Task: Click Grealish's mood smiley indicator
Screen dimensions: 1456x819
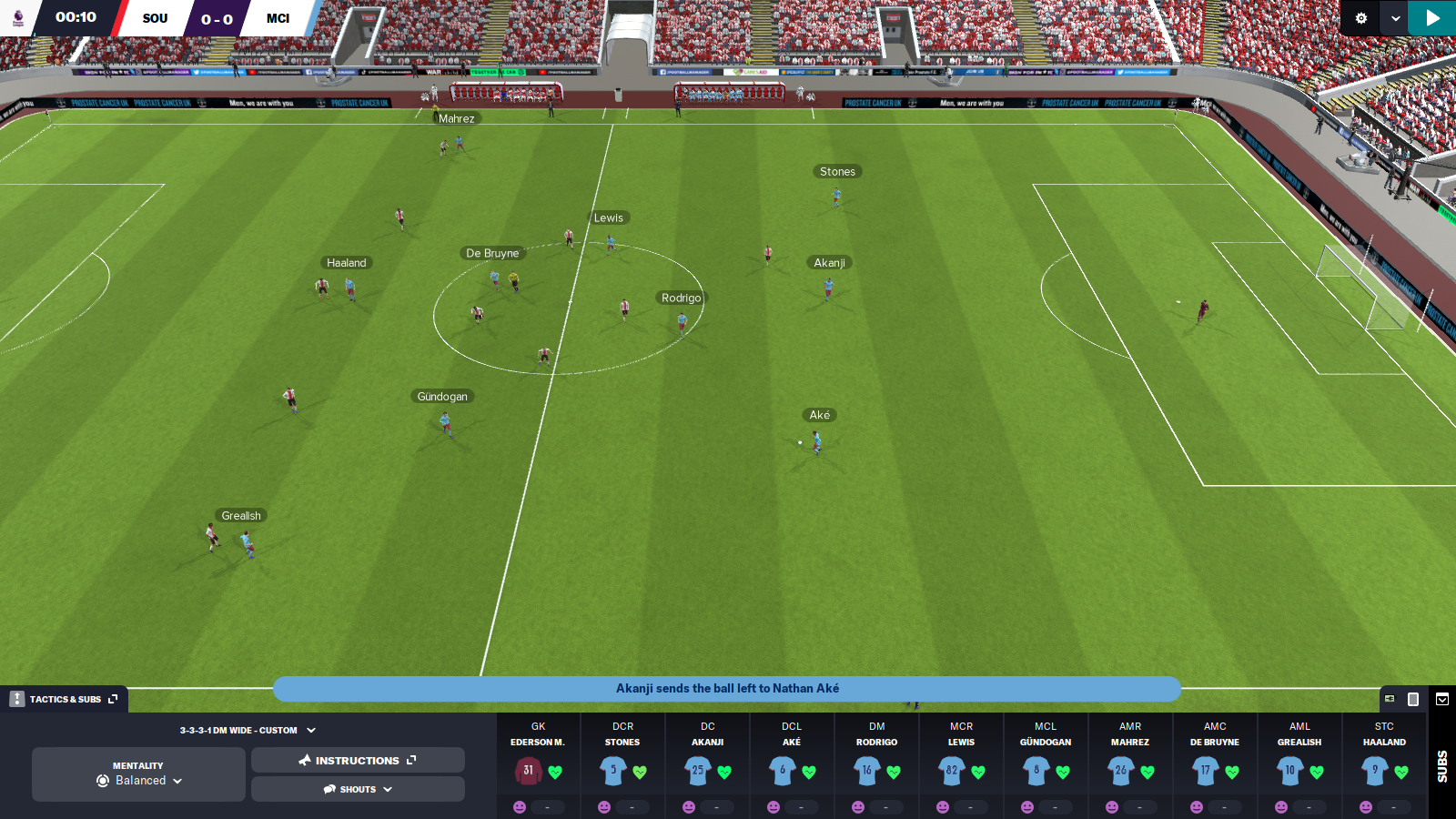Action: (x=1281, y=806)
